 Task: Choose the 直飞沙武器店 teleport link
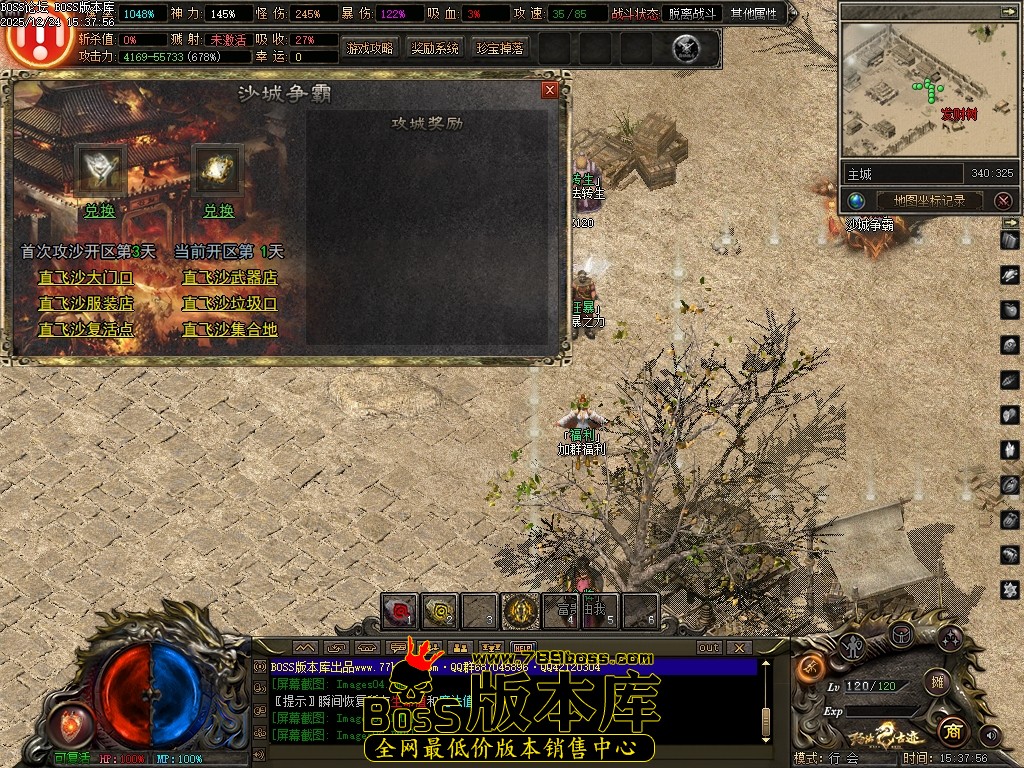click(x=229, y=277)
